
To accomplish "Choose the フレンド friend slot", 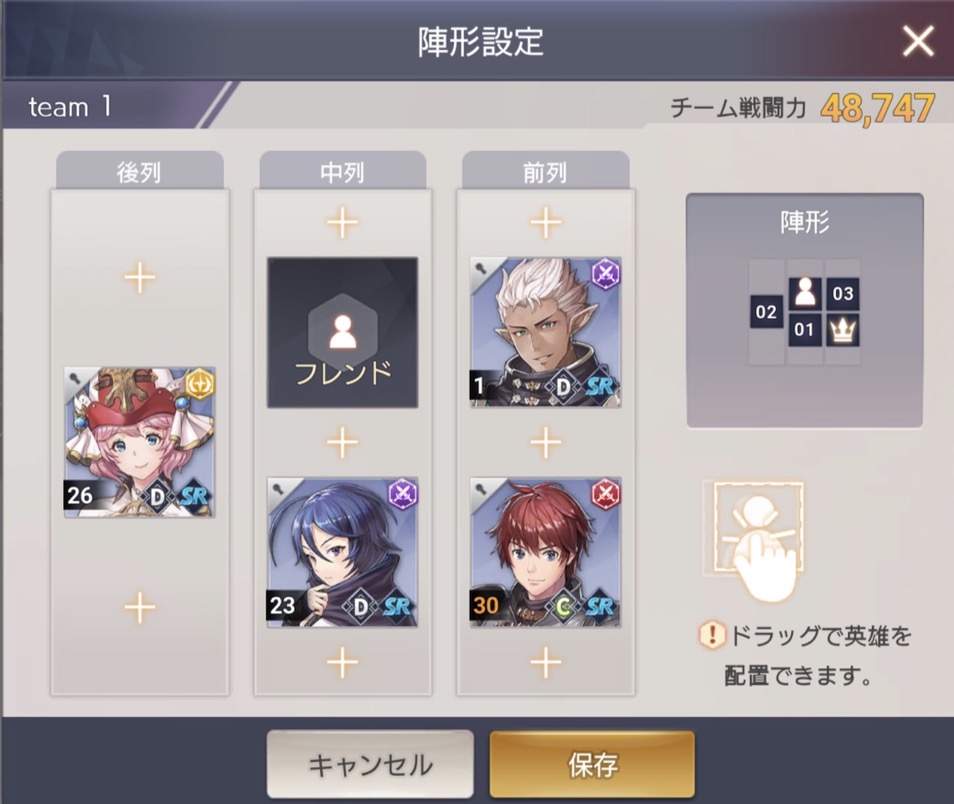I will [x=342, y=333].
